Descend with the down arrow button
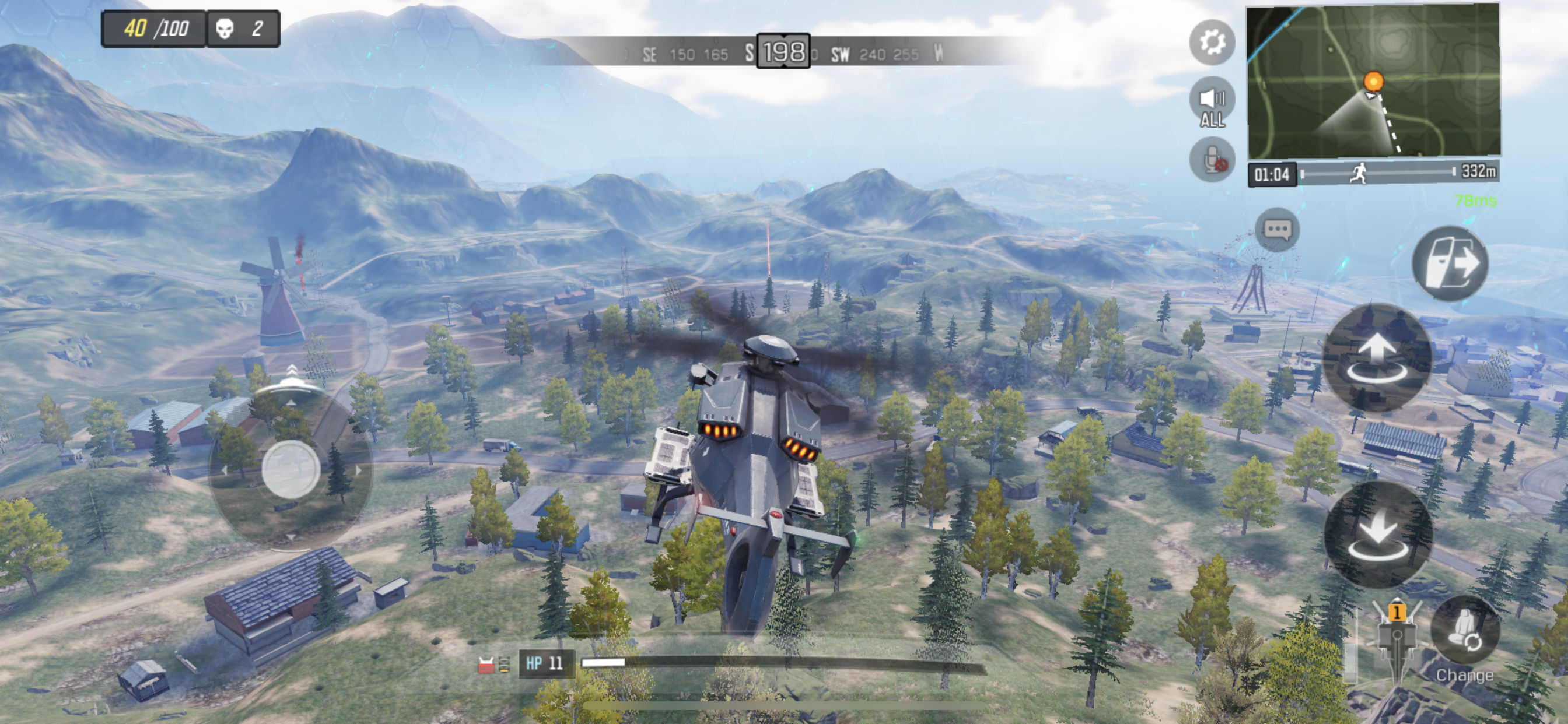Screen dimensions: 1568x724 point(1377,535)
